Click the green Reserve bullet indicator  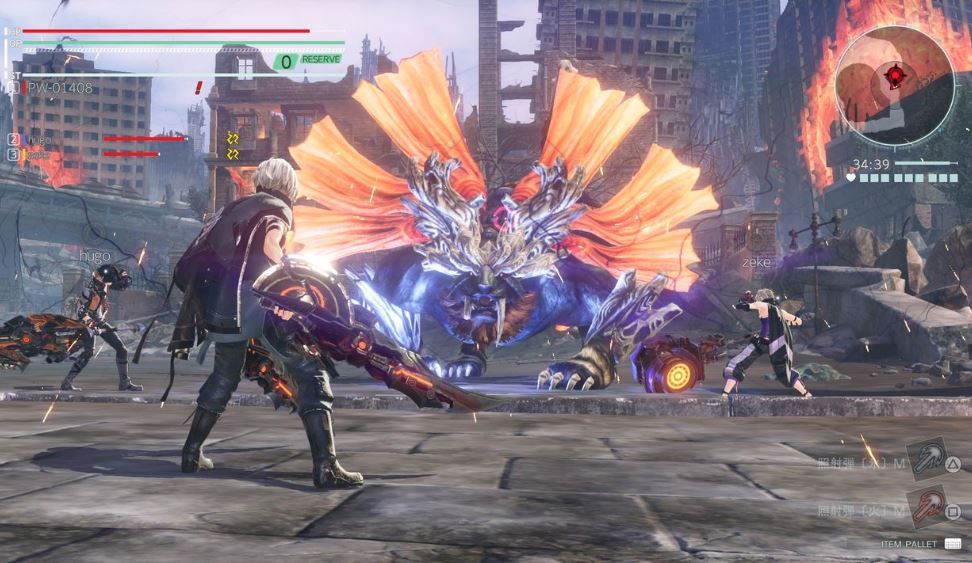coord(308,61)
